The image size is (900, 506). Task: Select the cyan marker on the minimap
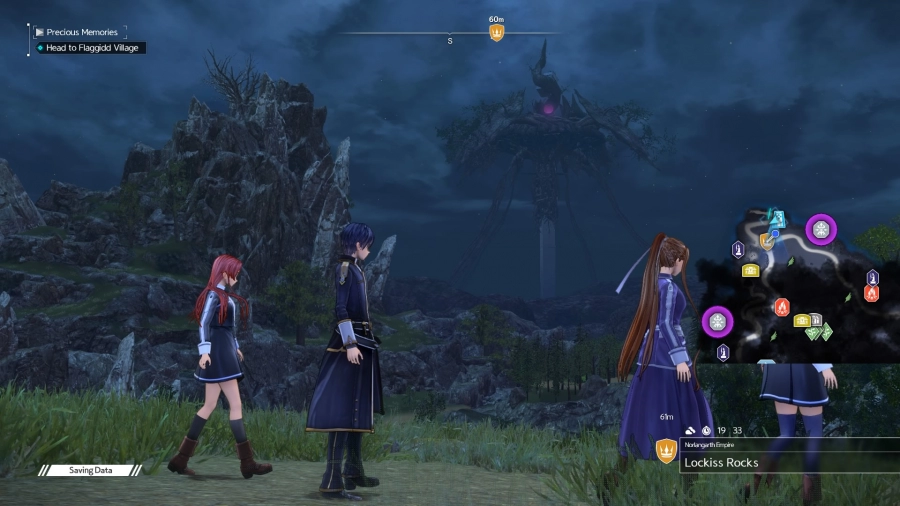[x=778, y=218]
